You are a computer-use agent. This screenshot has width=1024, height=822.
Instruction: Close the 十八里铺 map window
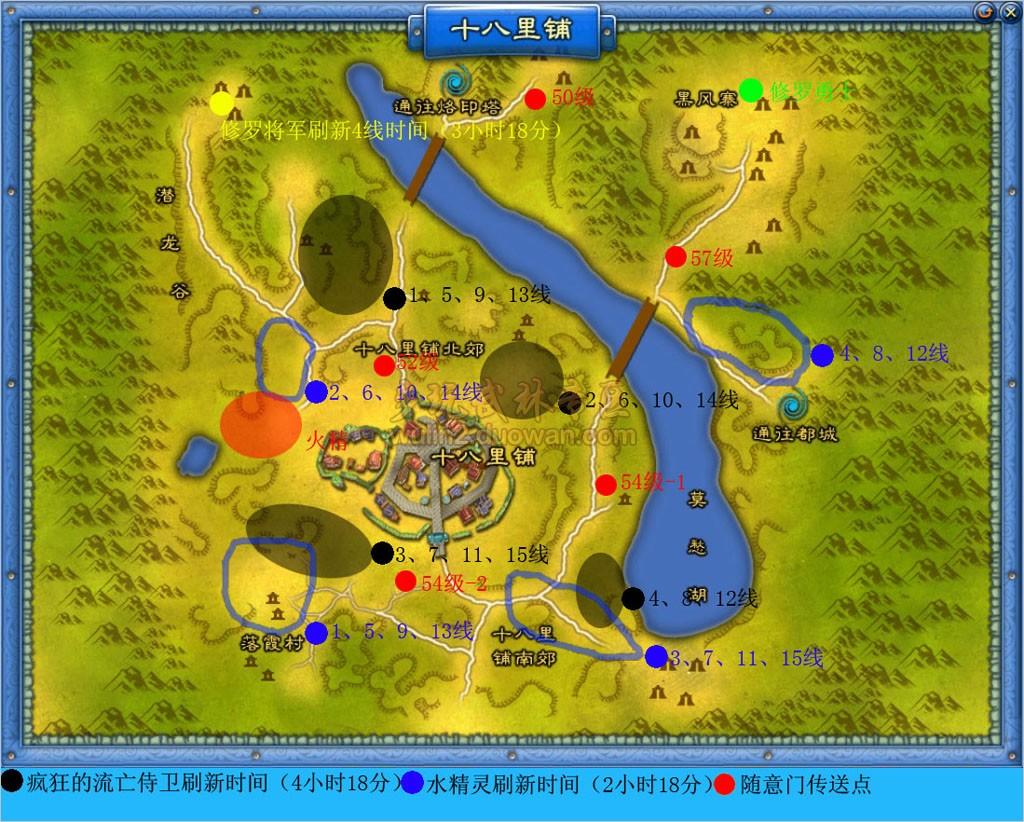tap(1009, 11)
